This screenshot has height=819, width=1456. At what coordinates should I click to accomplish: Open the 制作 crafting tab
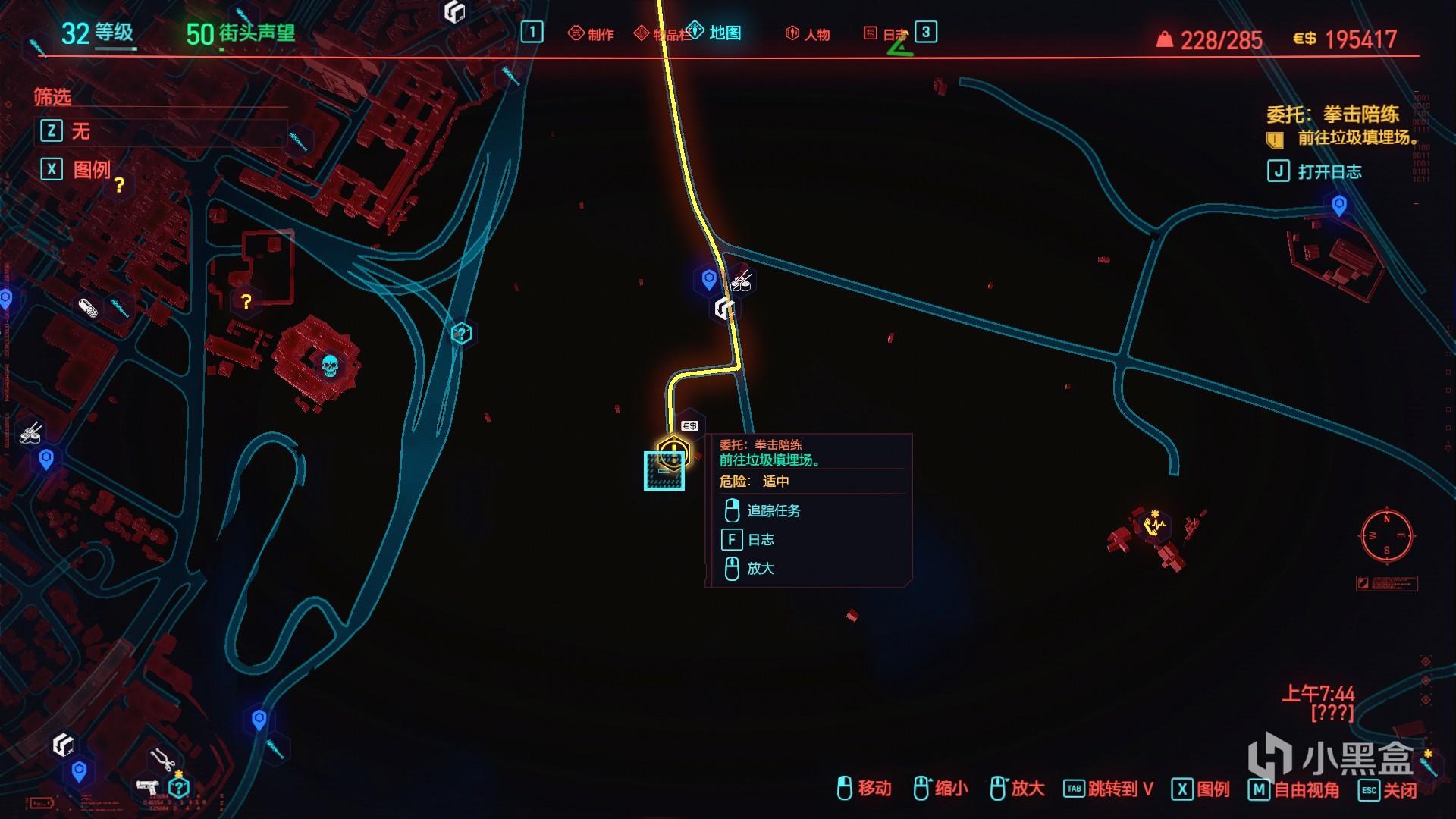[591, 34]
